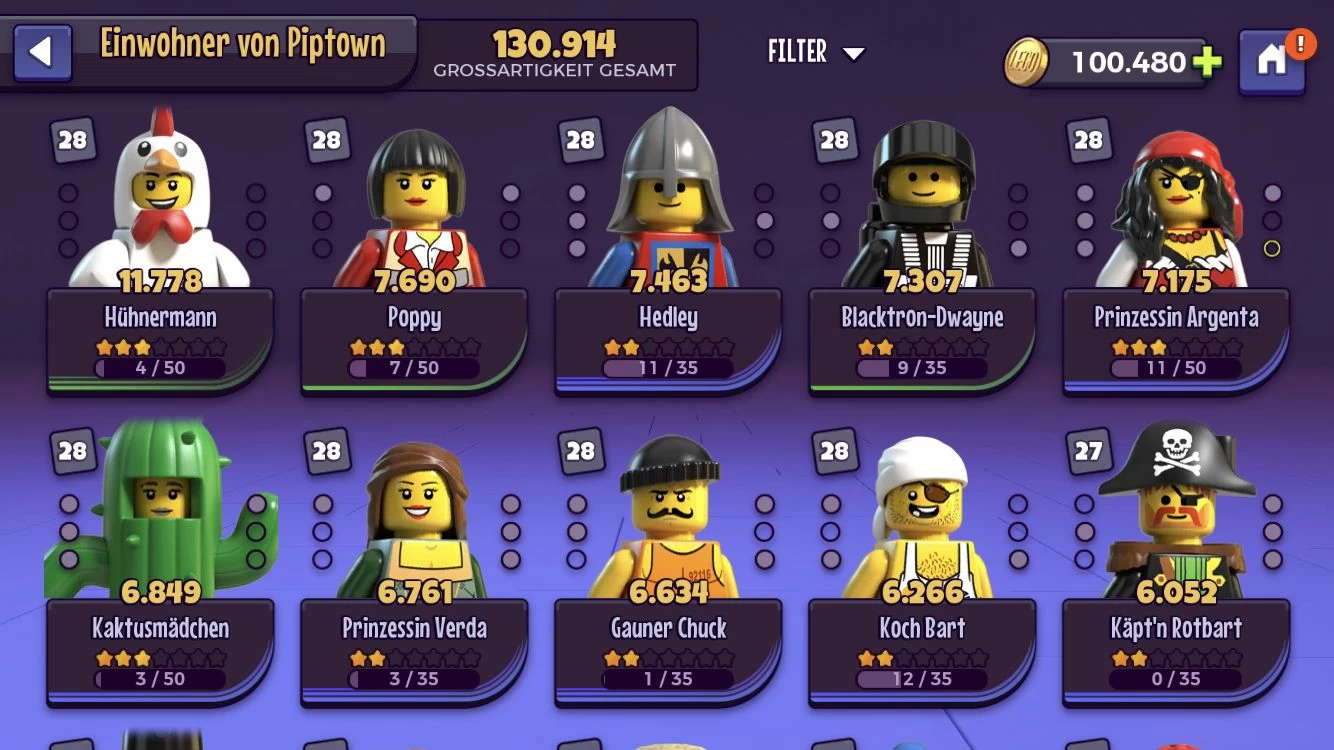Pick the Prinzessin Argenta card
Screen dimensions: 1334x750
[1176, 330]
